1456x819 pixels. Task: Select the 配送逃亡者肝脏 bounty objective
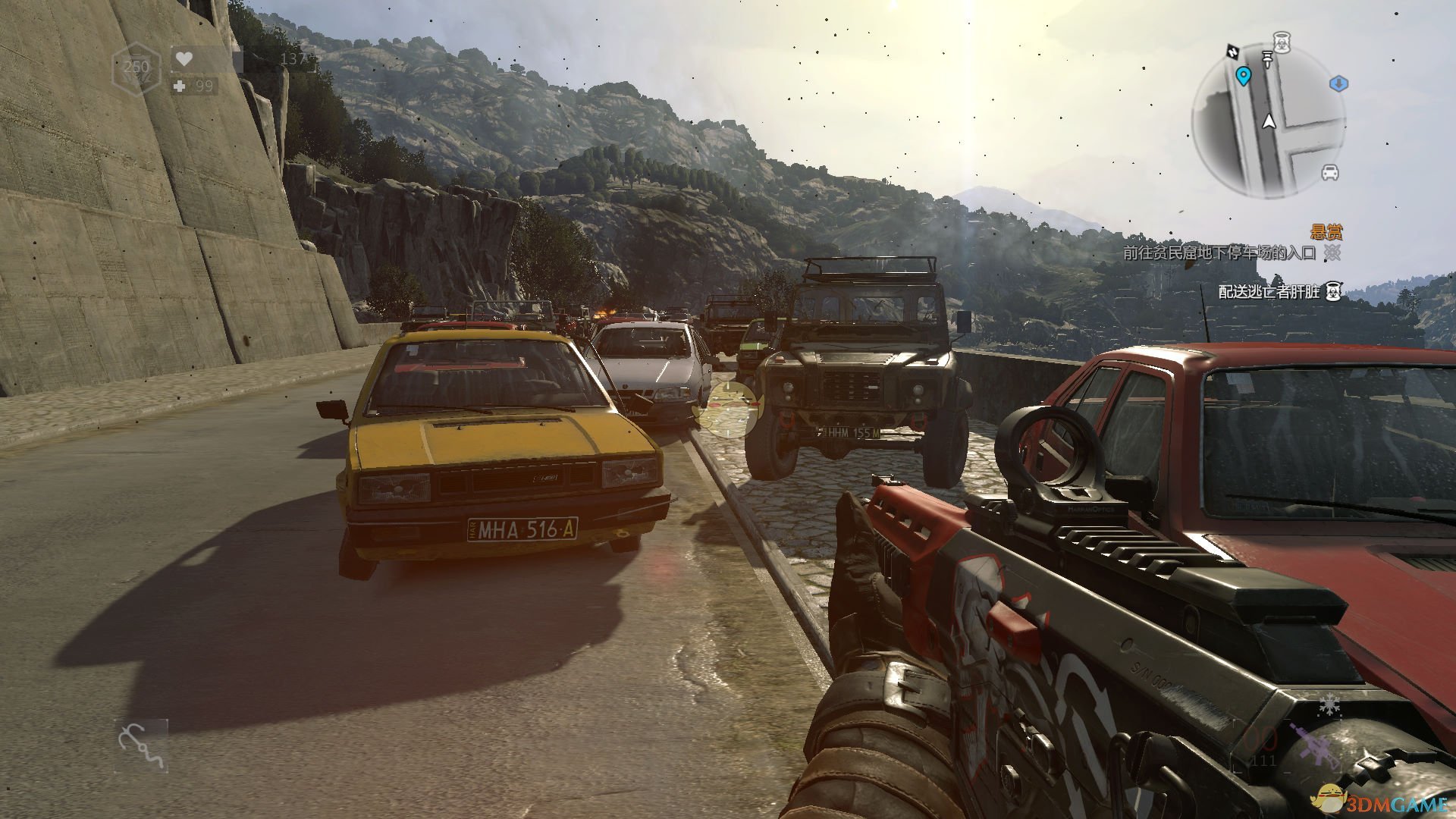[1269, 291]
